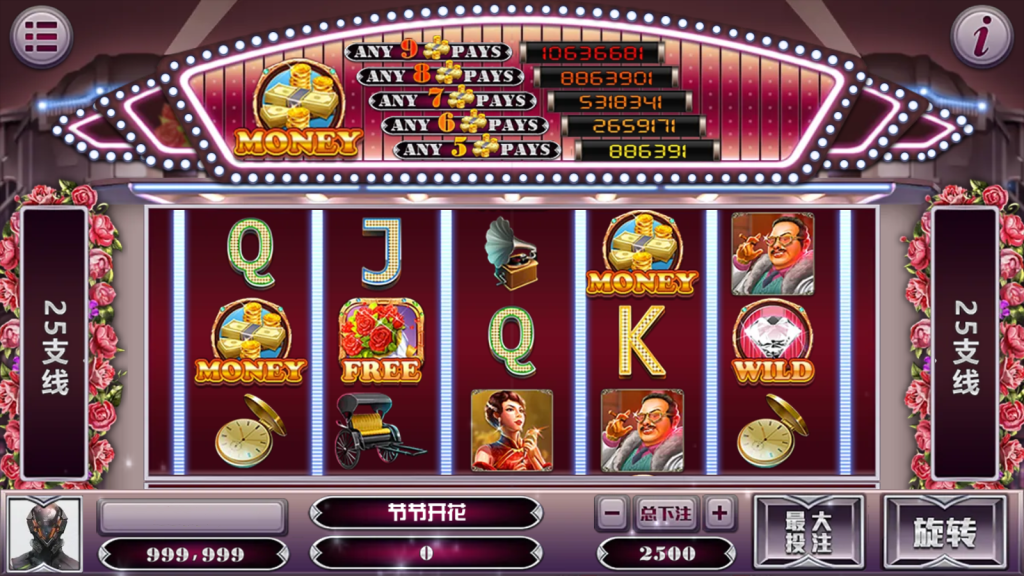Spin the reels with 旋转 button

click(944, 533)
